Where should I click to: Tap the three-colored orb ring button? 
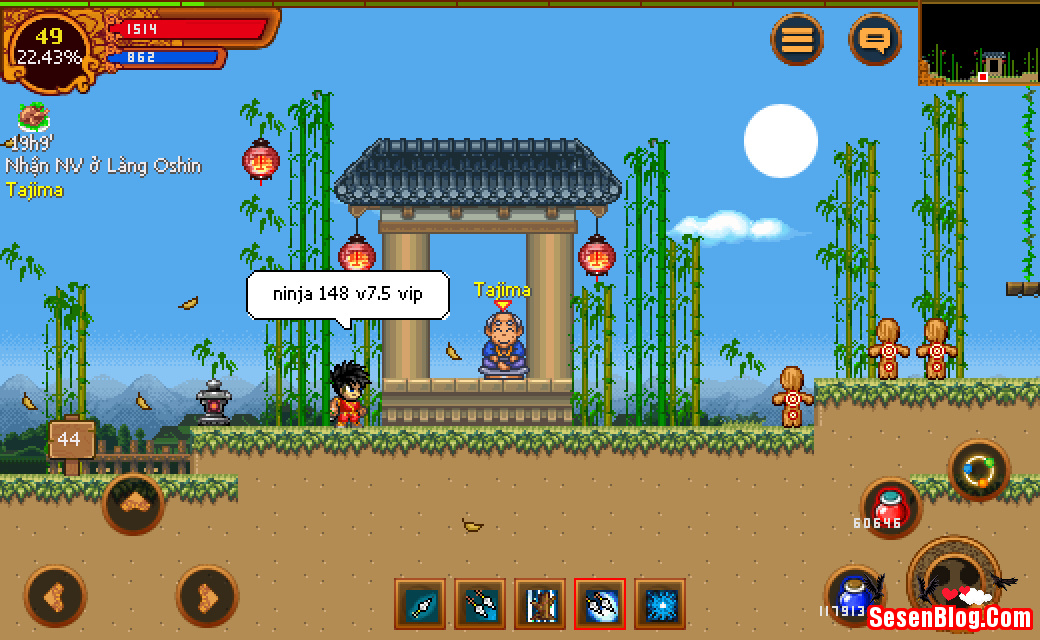coord(978,470)
